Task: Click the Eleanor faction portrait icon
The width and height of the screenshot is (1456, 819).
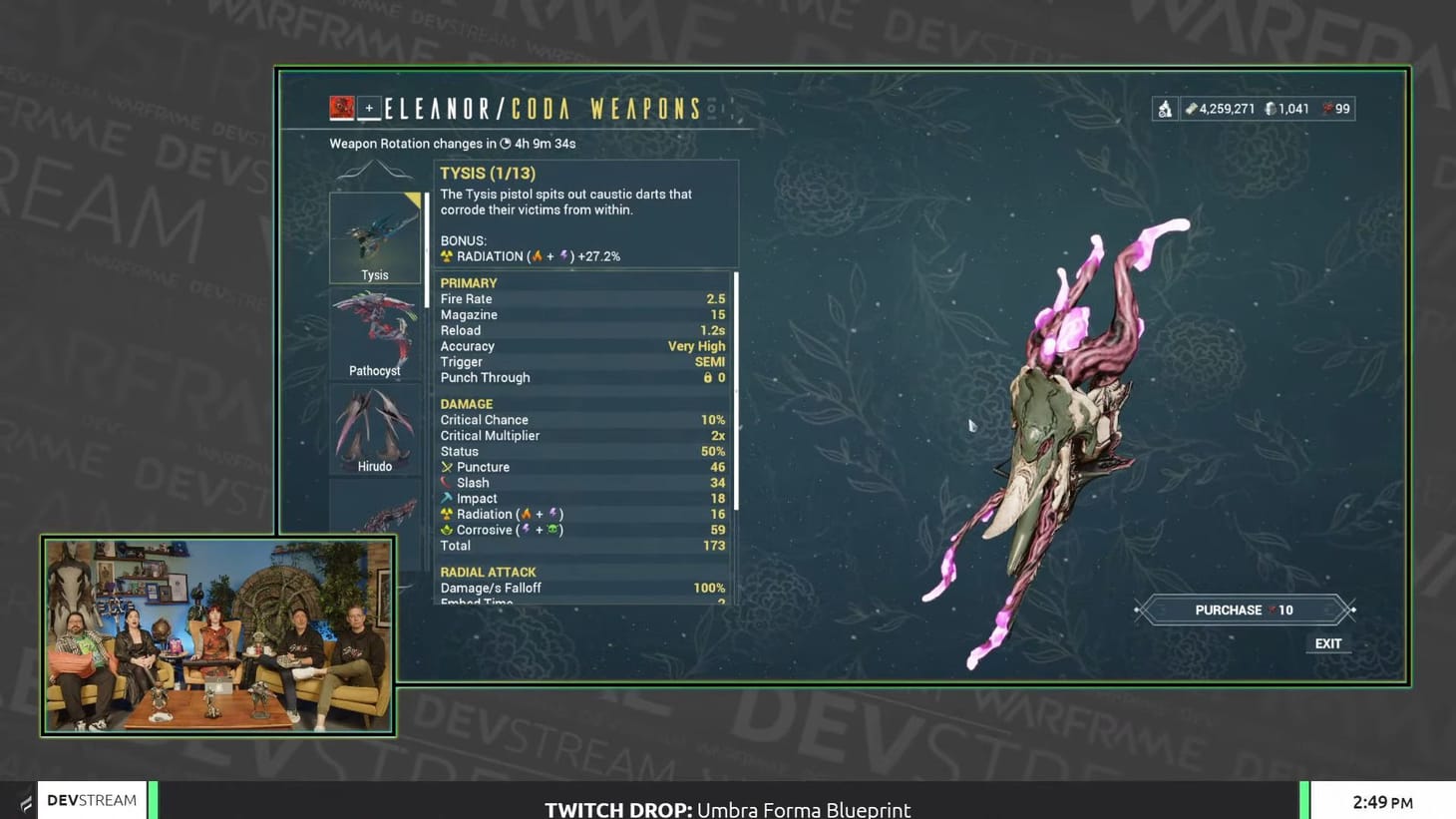Action: pyautogui.click(x=343, y=106)
